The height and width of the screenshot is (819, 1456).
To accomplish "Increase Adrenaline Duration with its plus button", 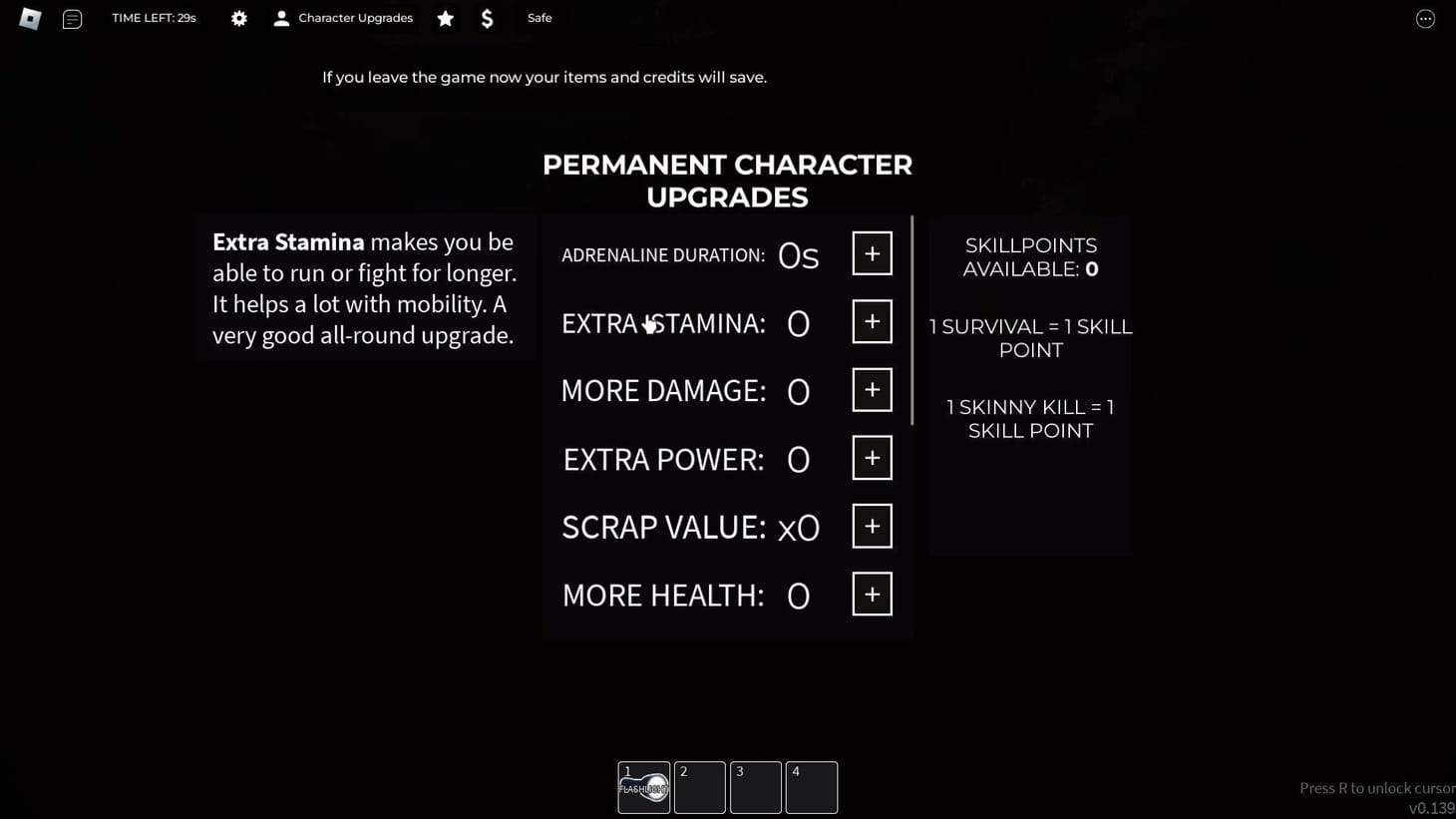I will (871, 252).
